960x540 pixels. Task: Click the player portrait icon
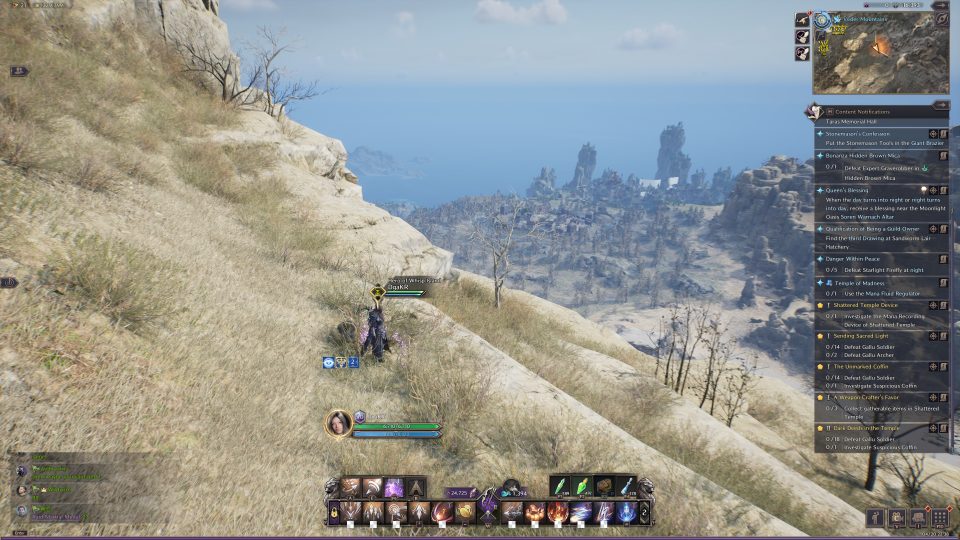(339, 423)
